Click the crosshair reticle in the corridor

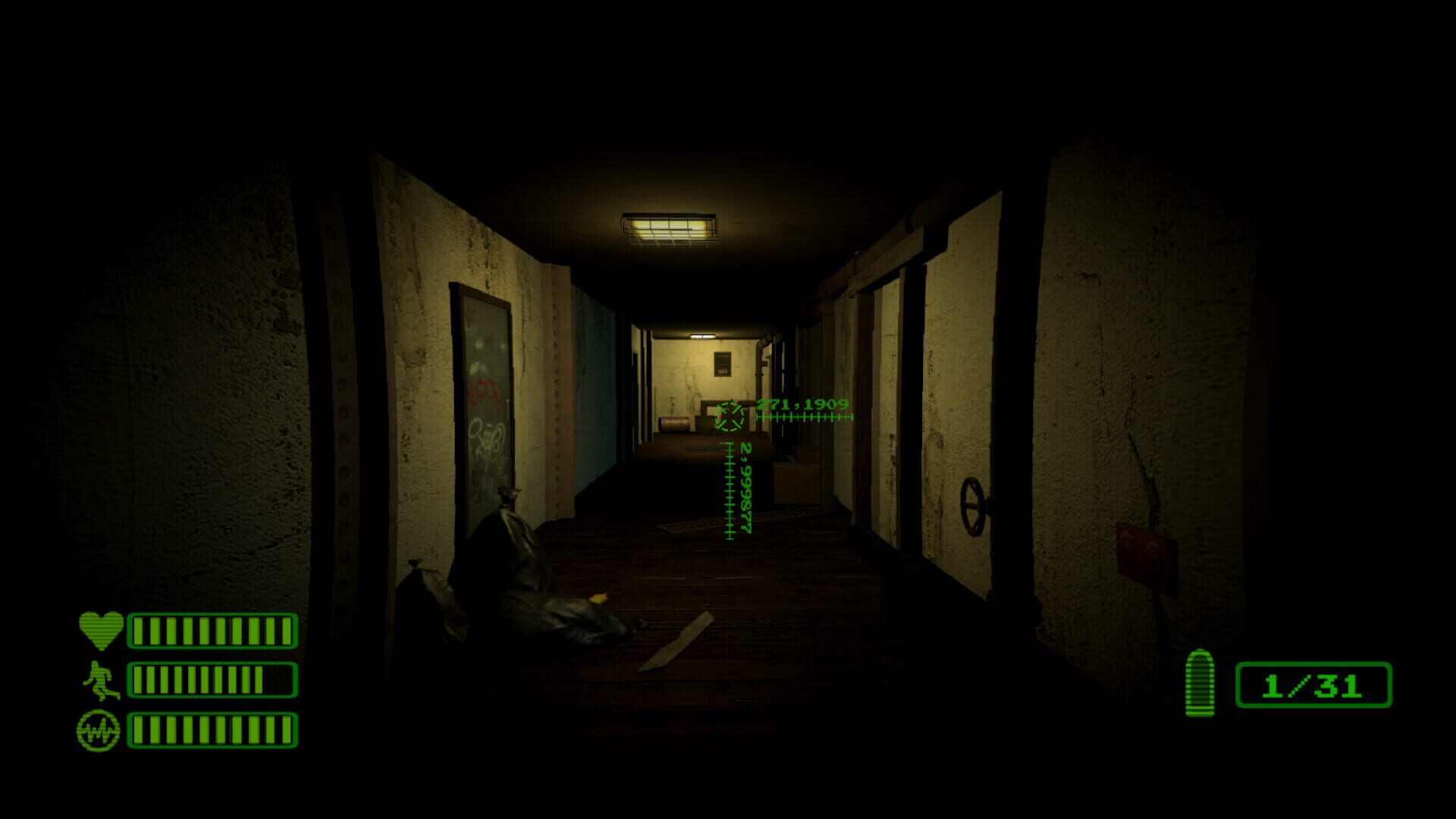[x=730, y=416]
